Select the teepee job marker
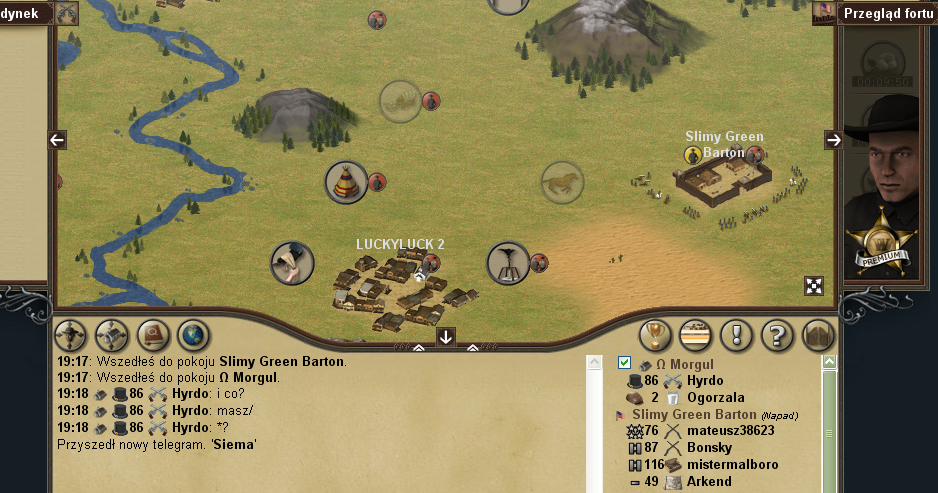This screenshot has height=493, width=938. tap(346, 182)
